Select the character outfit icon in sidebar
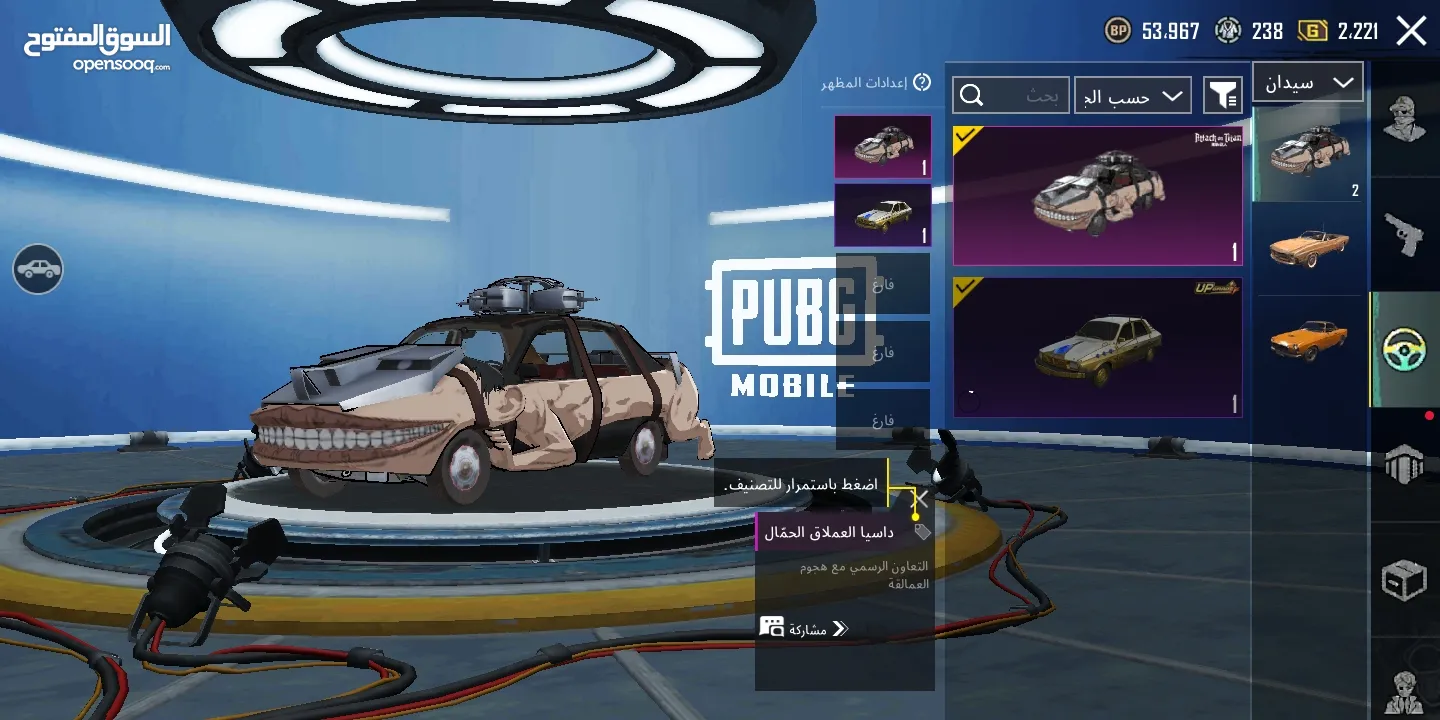The height and width of the screenshot is (720, 1440). [x=1403, y=120]
